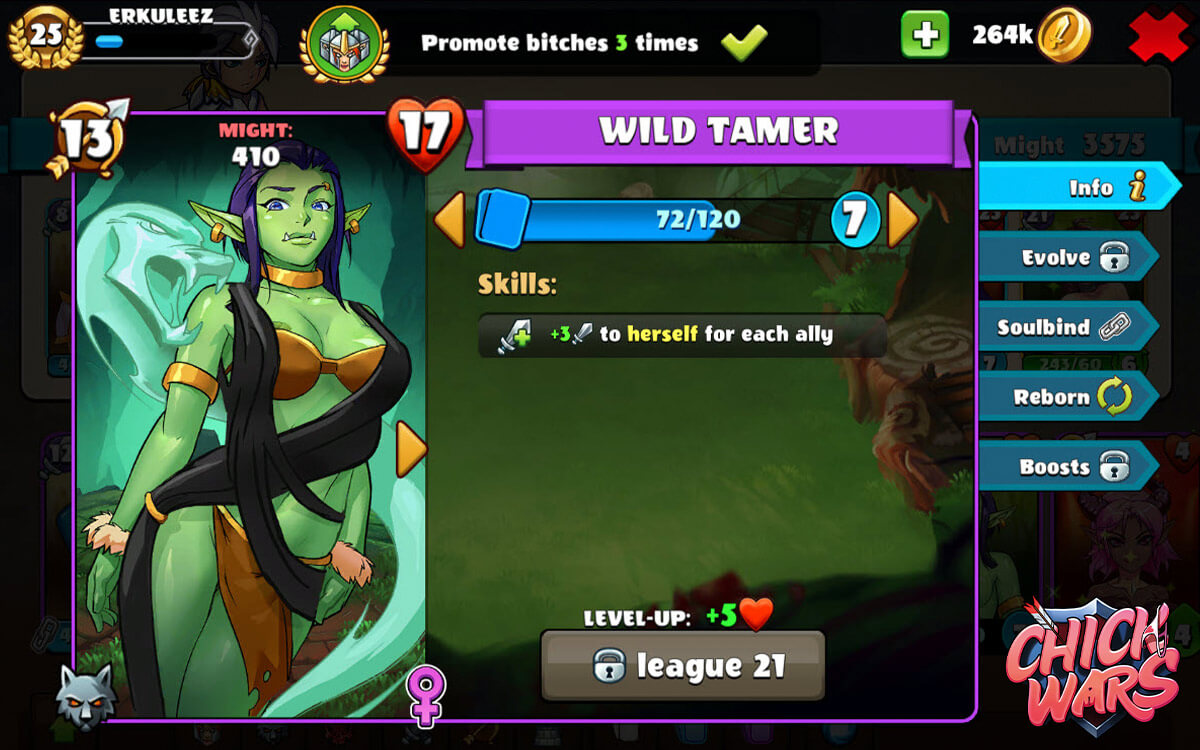Close the character panel with the red X
This screenshot has width=1200, height=750.
[x=1158, y=38]
